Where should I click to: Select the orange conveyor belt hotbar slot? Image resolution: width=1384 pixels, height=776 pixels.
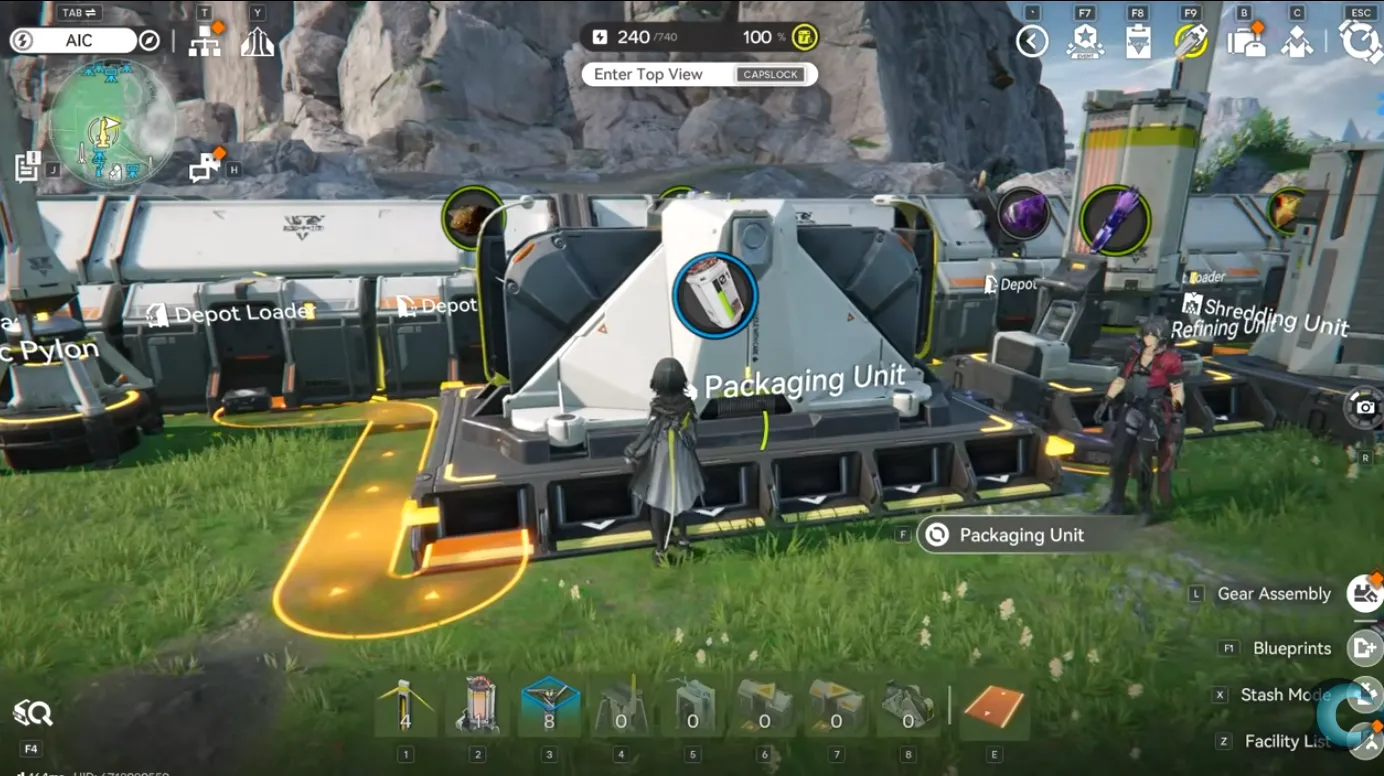tap(994, 707)
